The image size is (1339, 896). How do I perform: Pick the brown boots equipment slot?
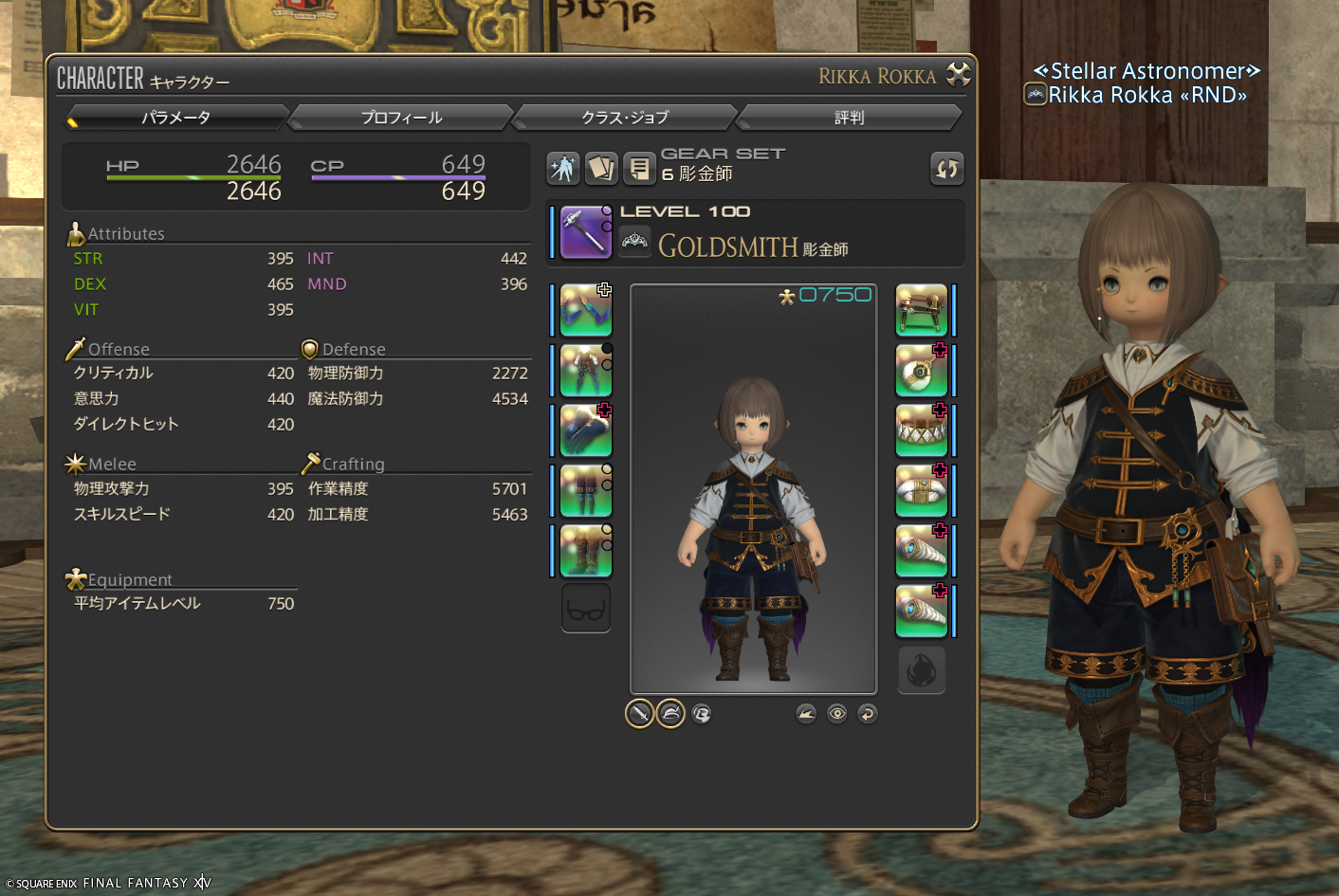click(586, 551)
